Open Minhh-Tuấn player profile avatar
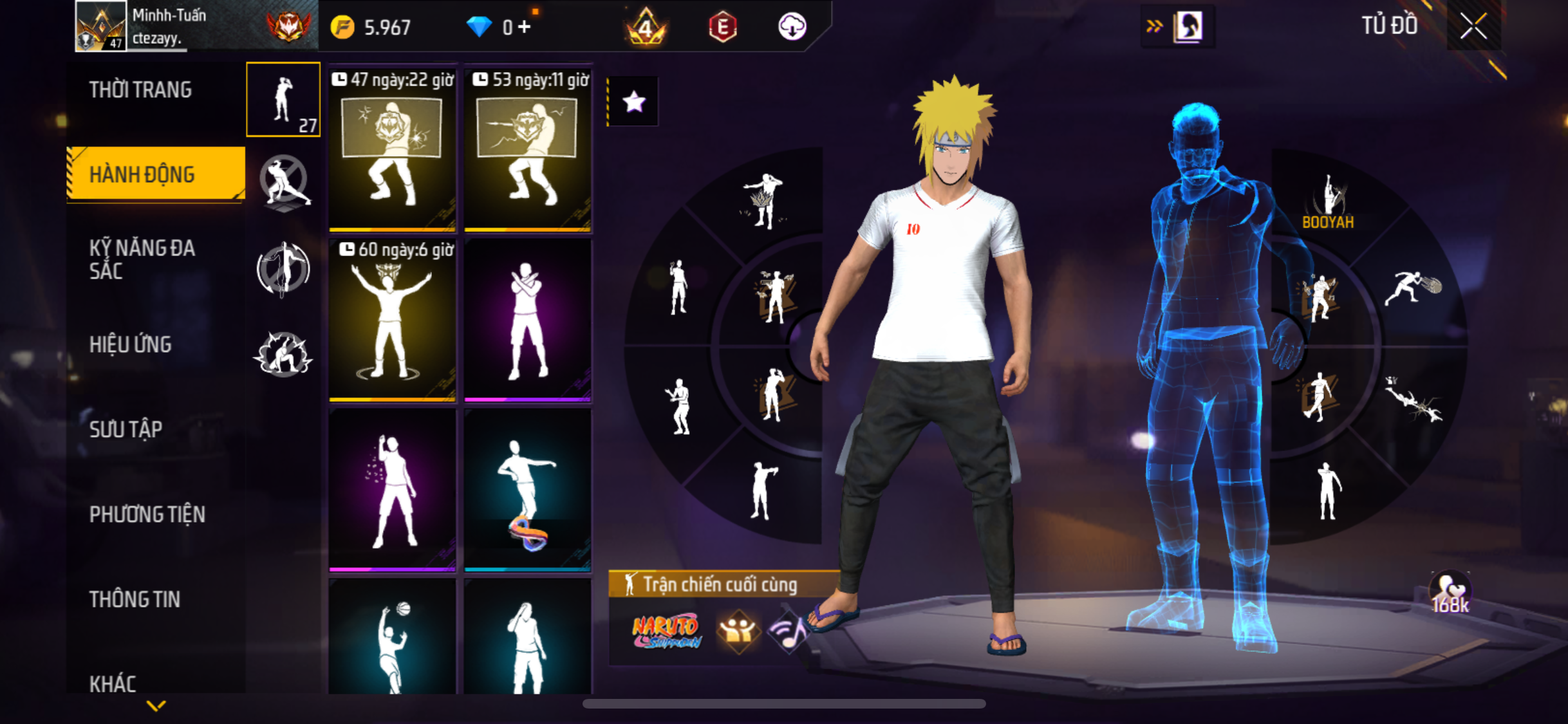Image resolution: width=1568 pixels, height=724 pixels. [100, 26]
